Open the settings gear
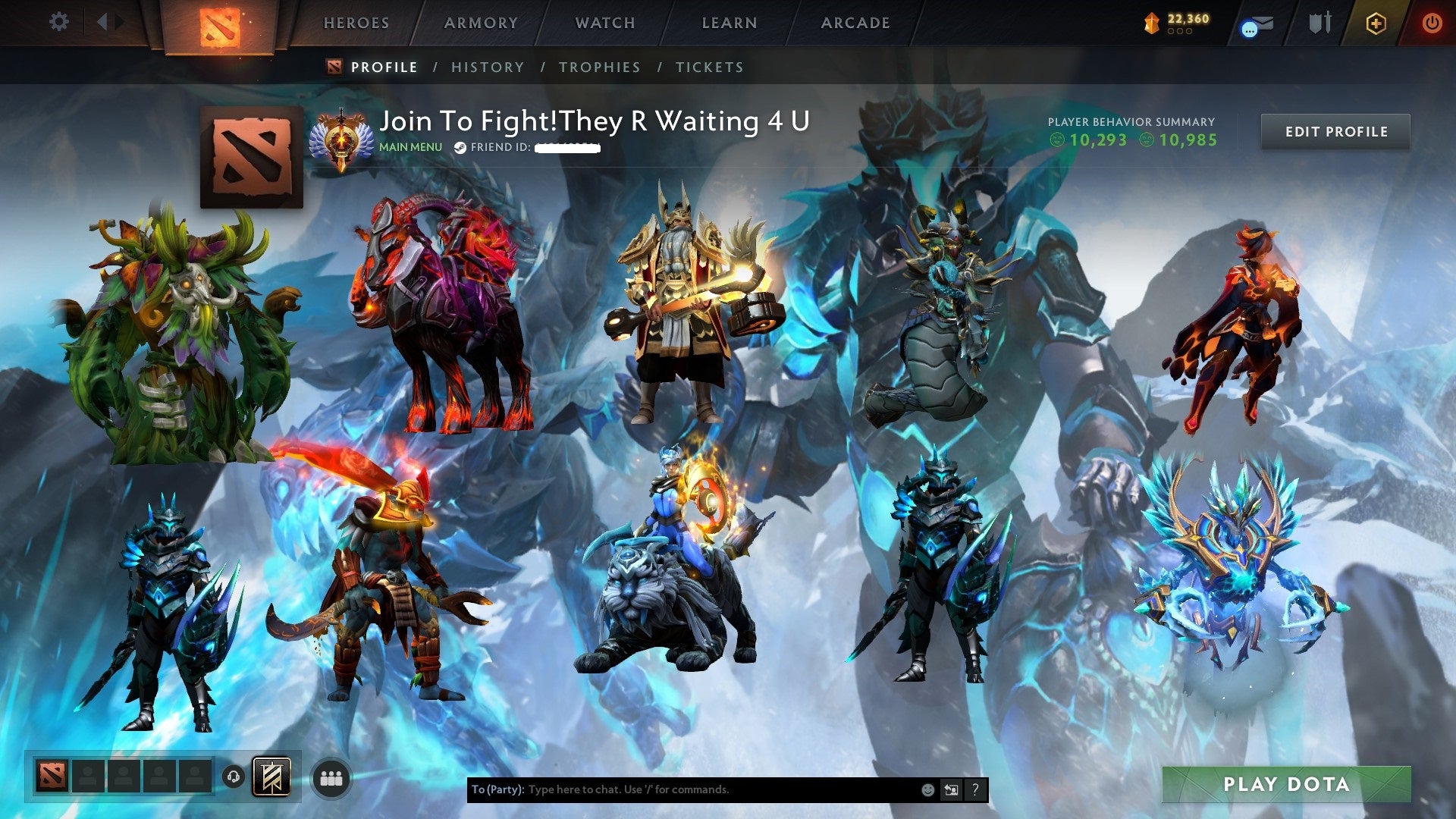This screenshot has height=819, width=1456. pyautogui.click(x=58, y=22)
